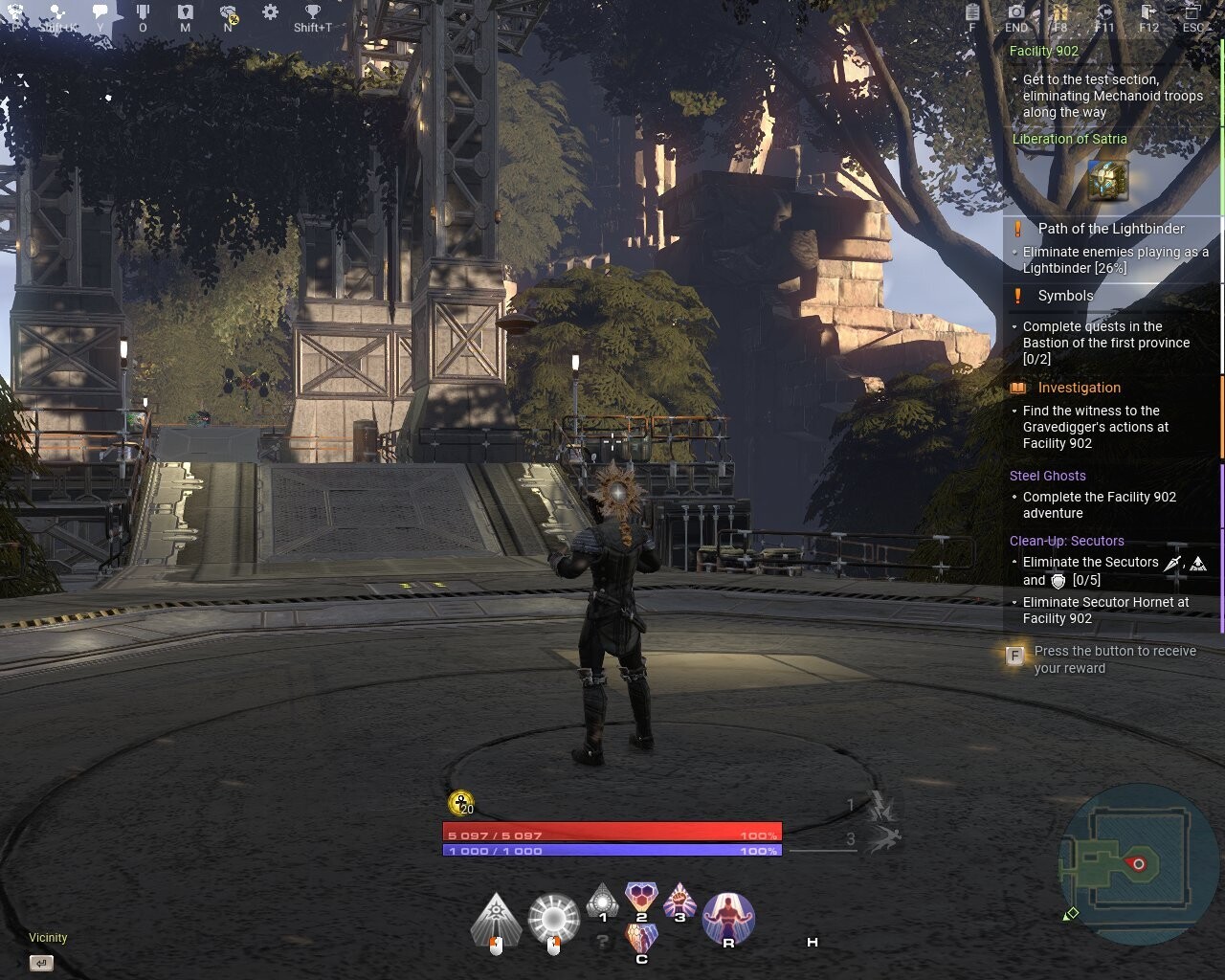Select the basic attack skill on the hotbar
This screenshot has width=1225, height=980.
coord(496,917)
